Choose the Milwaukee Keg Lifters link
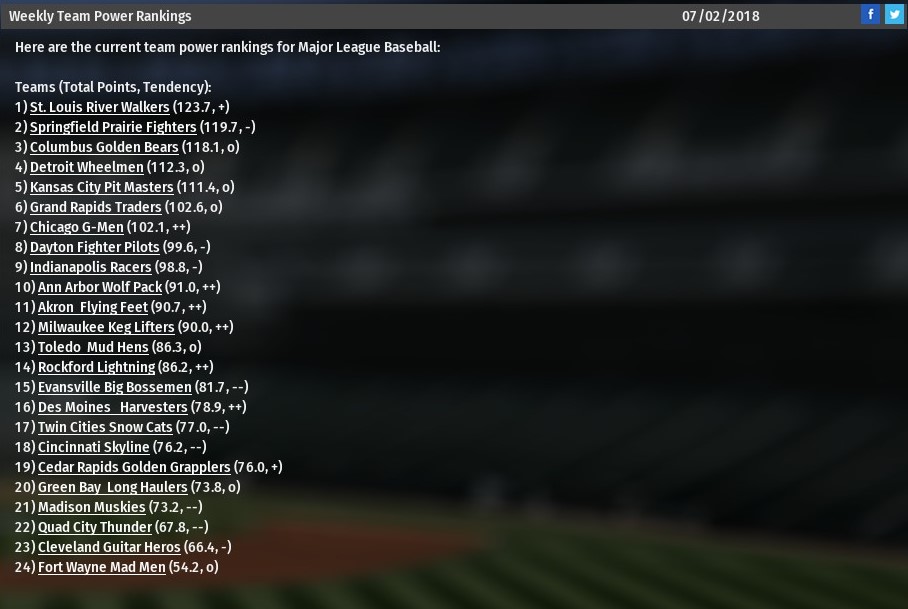The width and height of the screenshot is (908, 609). 106,327
